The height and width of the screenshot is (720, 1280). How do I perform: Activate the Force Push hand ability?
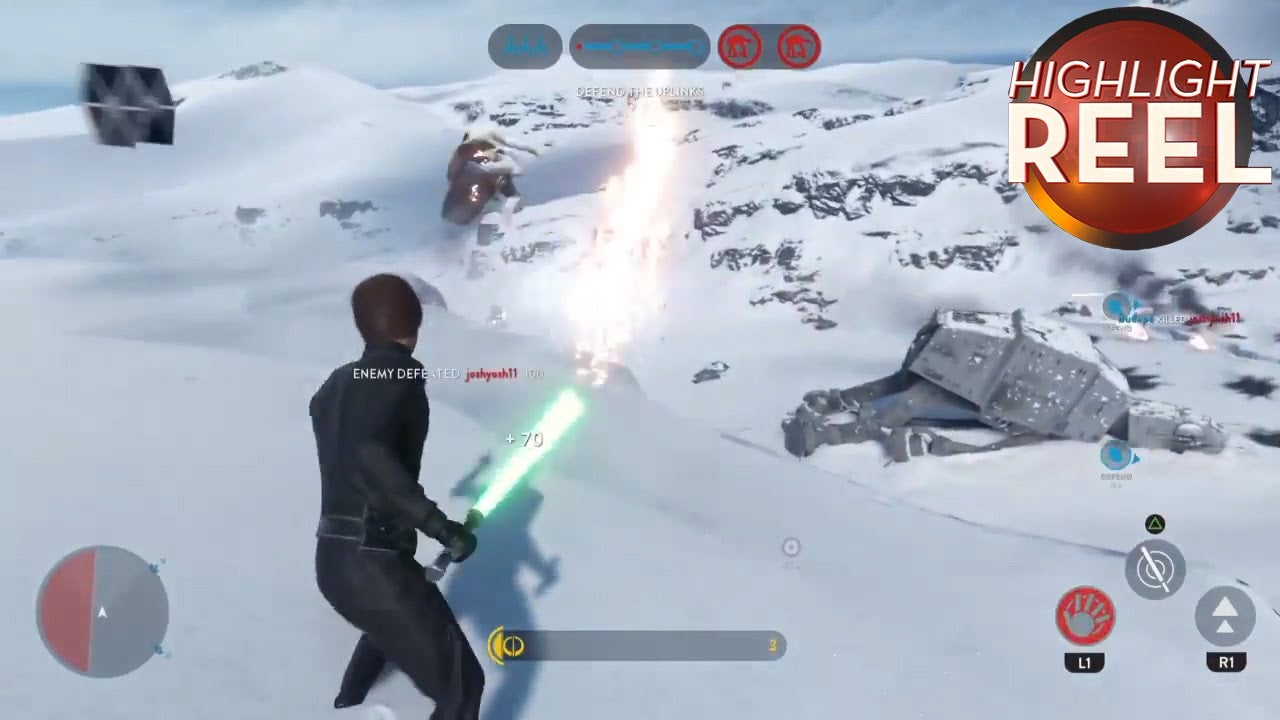point(1085,615)
